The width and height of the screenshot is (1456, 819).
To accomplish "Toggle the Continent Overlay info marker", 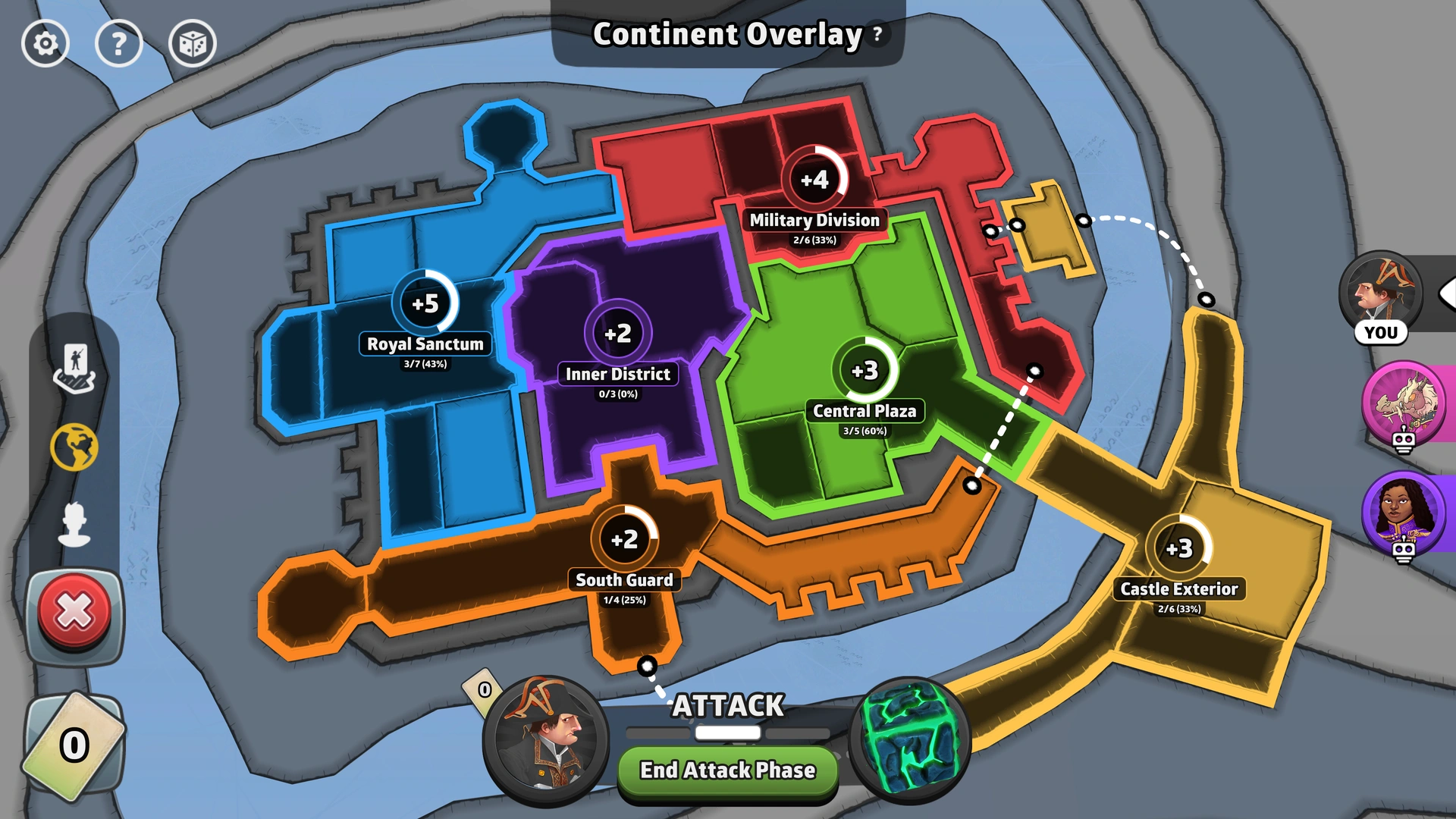I will click(x=877, y=34).
